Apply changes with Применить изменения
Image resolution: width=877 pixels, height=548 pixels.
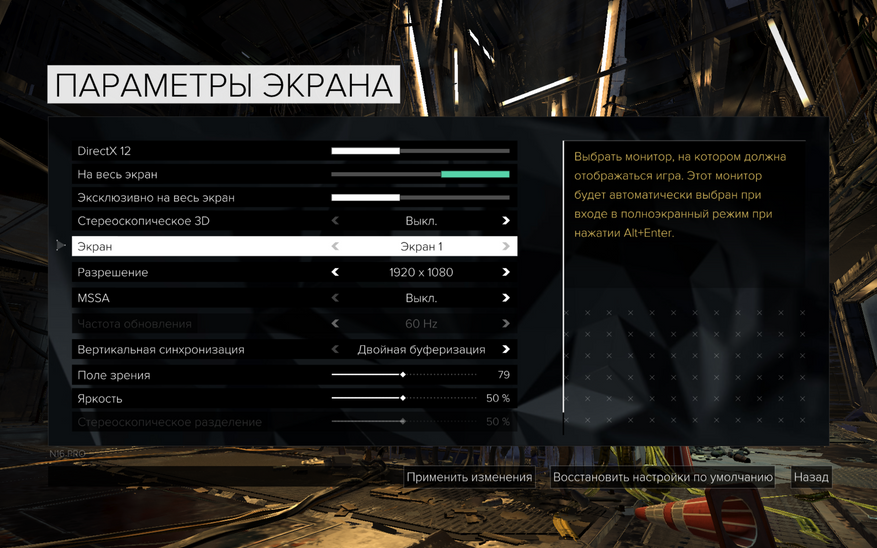(469, 478)
